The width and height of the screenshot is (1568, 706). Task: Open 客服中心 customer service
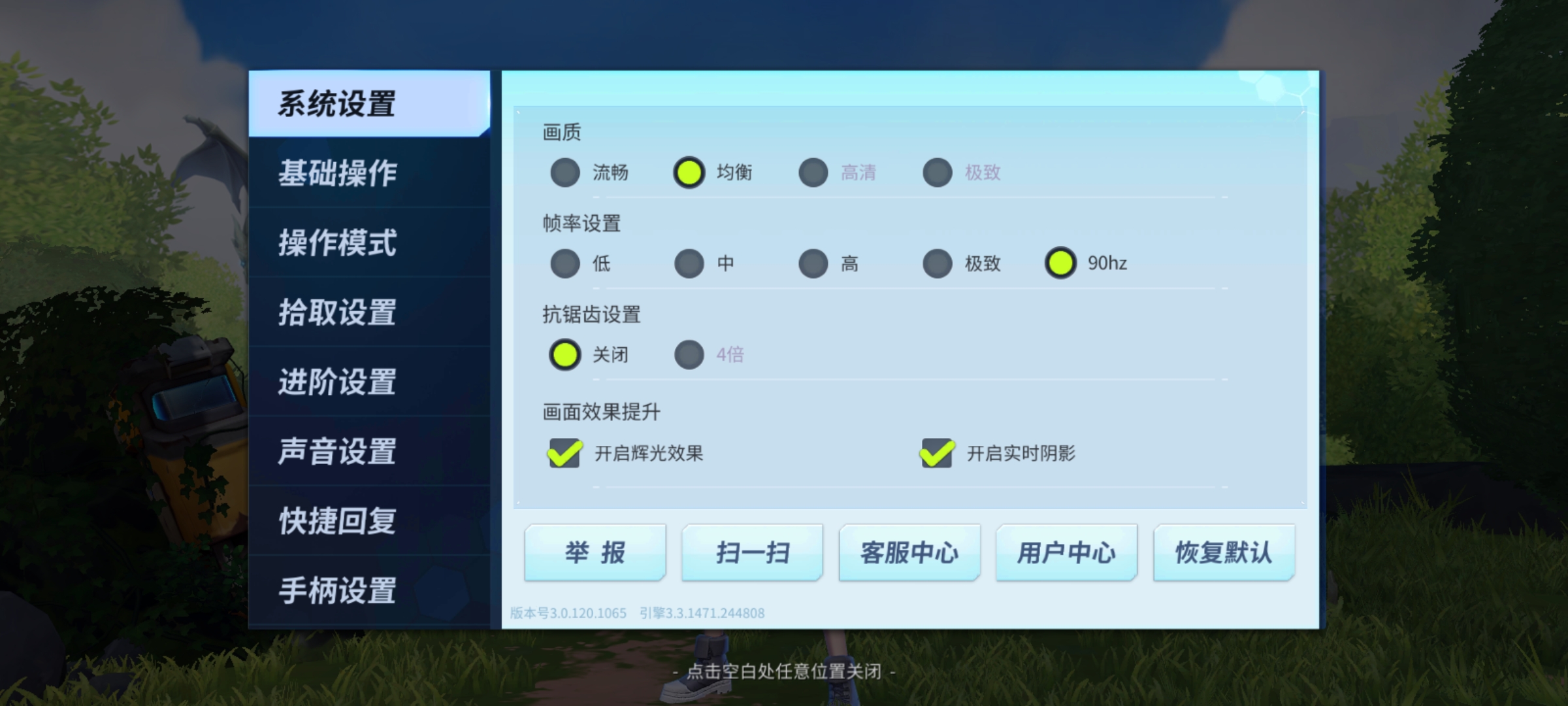909,552
